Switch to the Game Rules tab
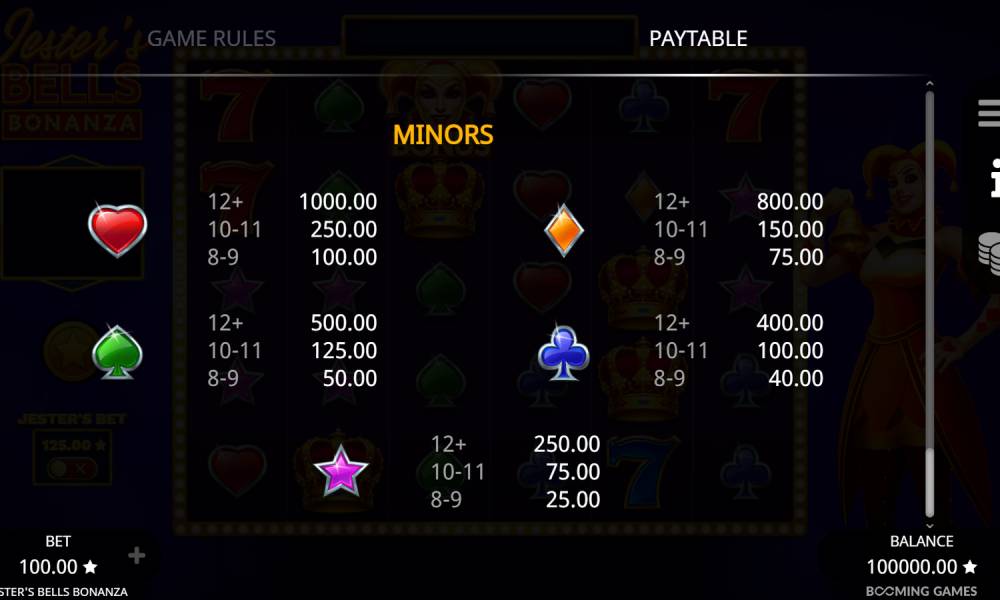 (211, 39)
